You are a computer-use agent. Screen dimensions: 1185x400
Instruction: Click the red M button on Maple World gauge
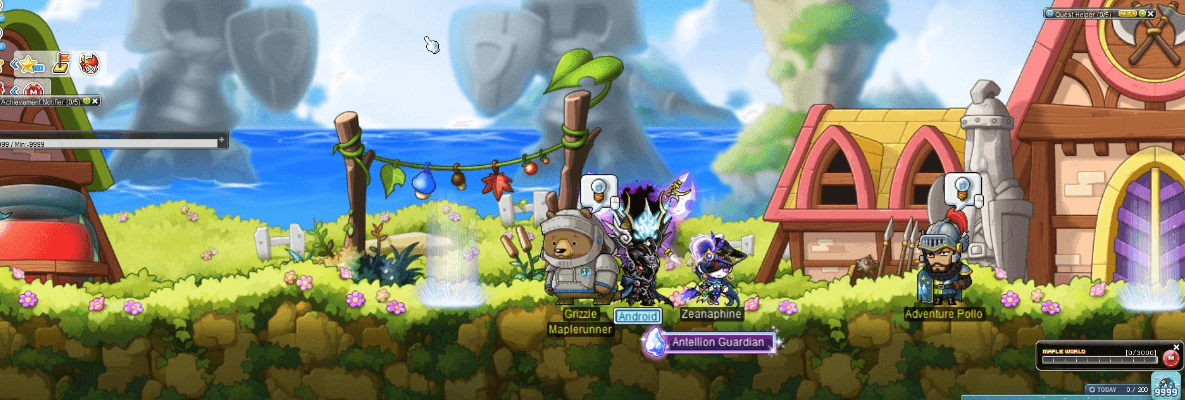tap(1171, 357)
